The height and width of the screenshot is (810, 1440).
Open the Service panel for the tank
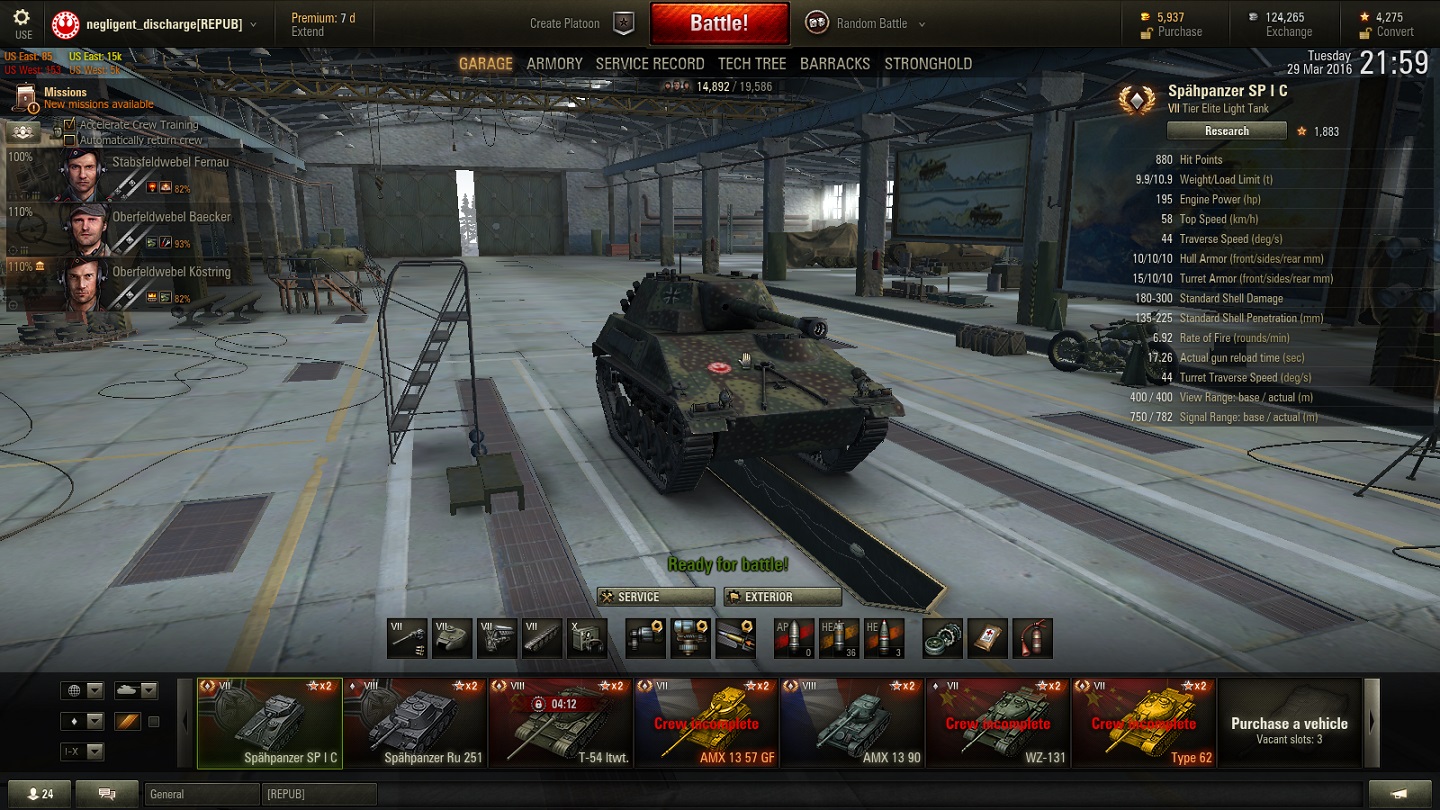[655, 597]
